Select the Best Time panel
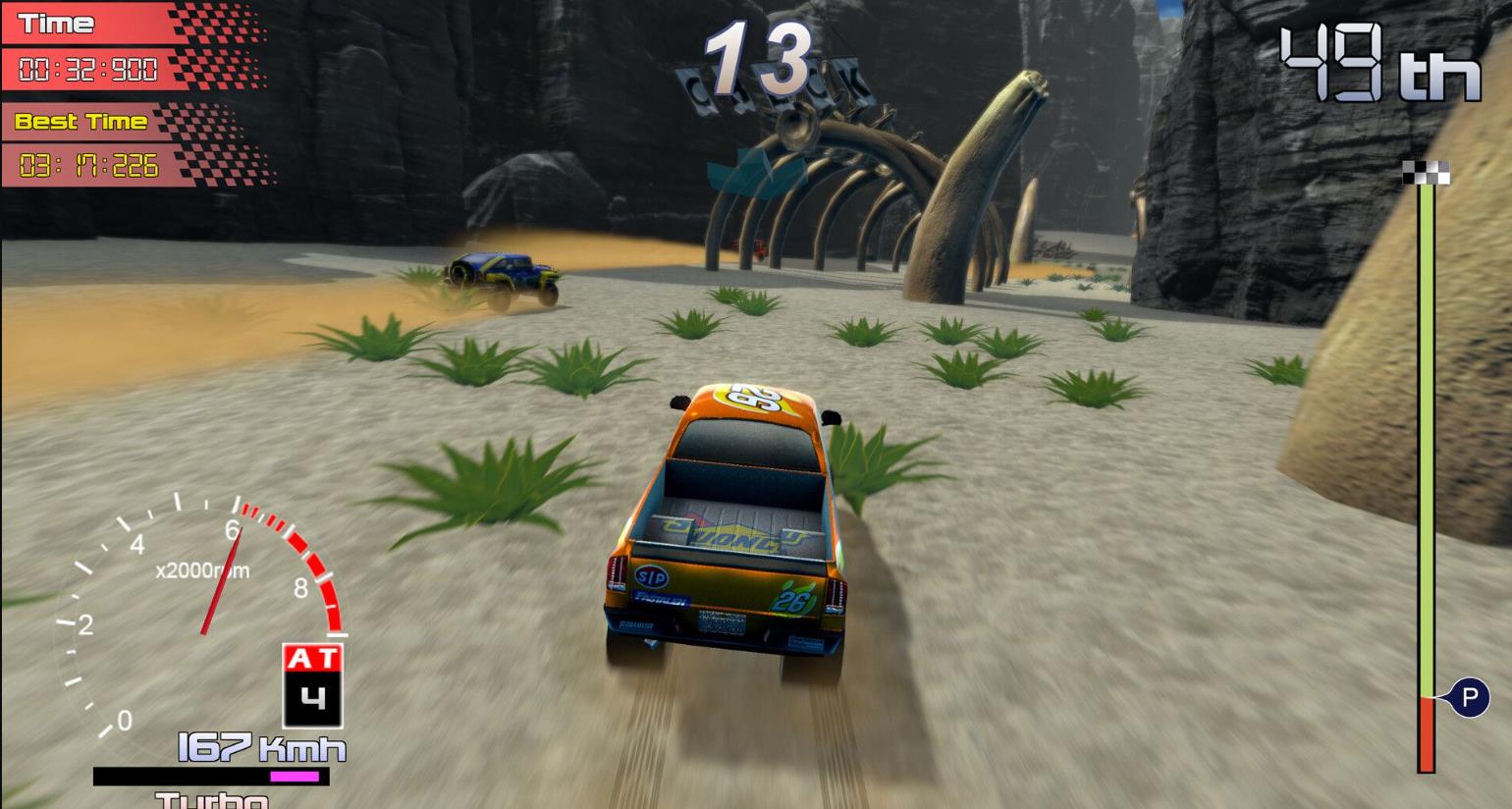Image resolution: width=1512 pixels, height=809 pixels. [x=79, y=122]
